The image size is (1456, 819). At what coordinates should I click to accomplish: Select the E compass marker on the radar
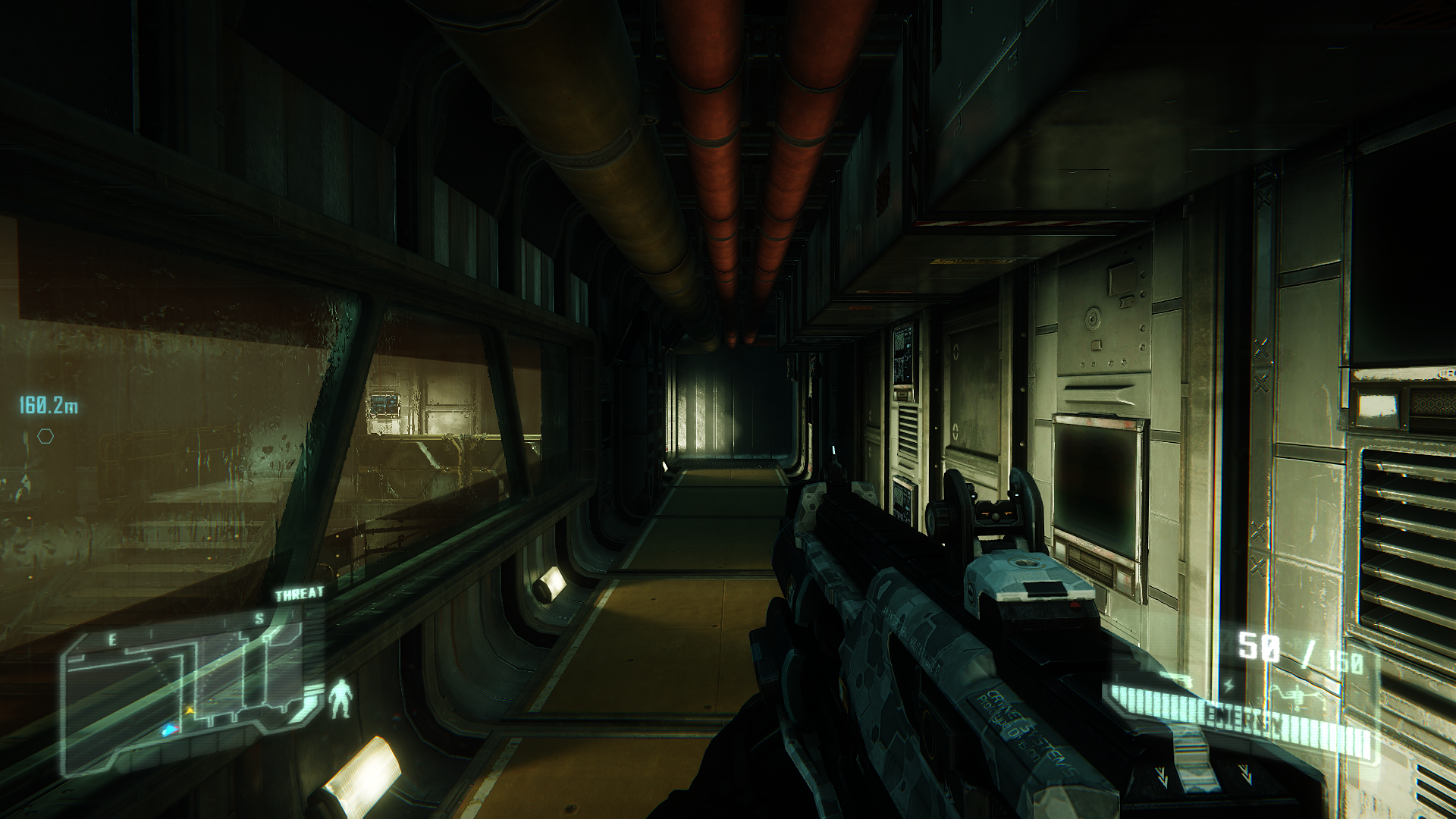pyautogui.click(x=113, y=638)
